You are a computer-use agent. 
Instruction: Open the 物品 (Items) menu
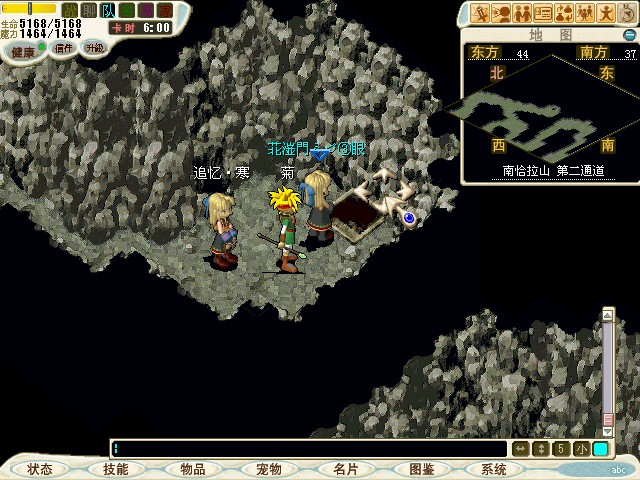coord(193,469)
